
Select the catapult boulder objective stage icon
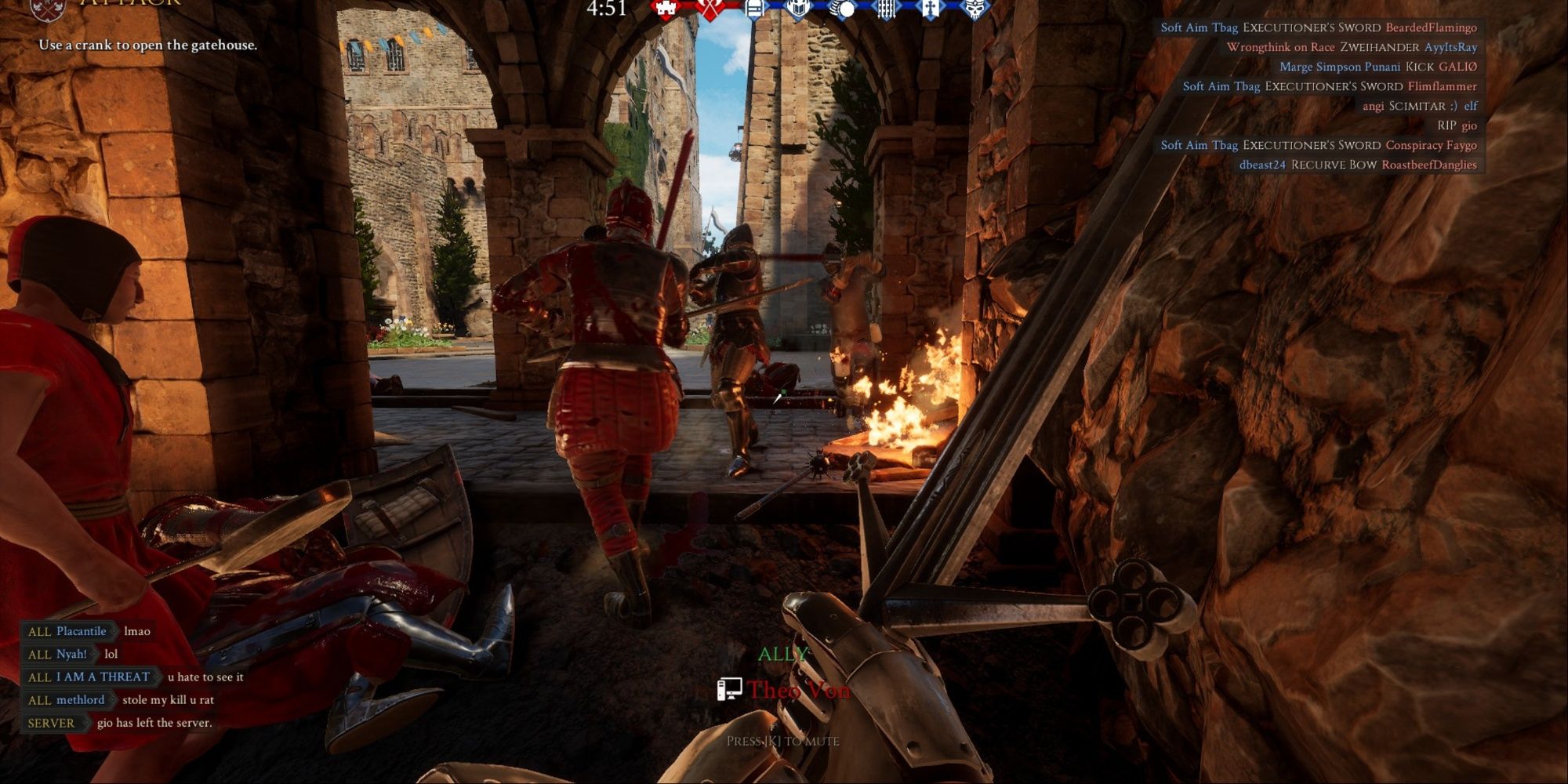click(840, 9)
